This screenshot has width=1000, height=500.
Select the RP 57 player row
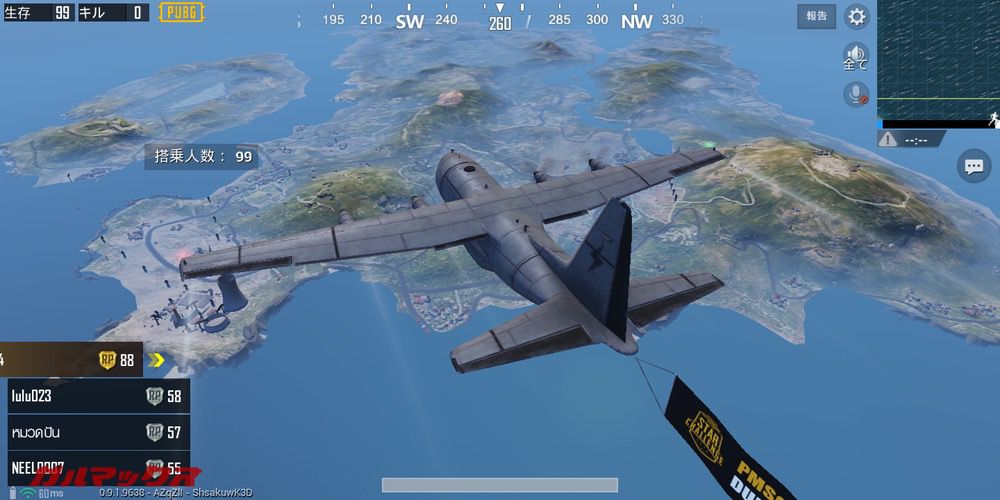tap(97, 432)
